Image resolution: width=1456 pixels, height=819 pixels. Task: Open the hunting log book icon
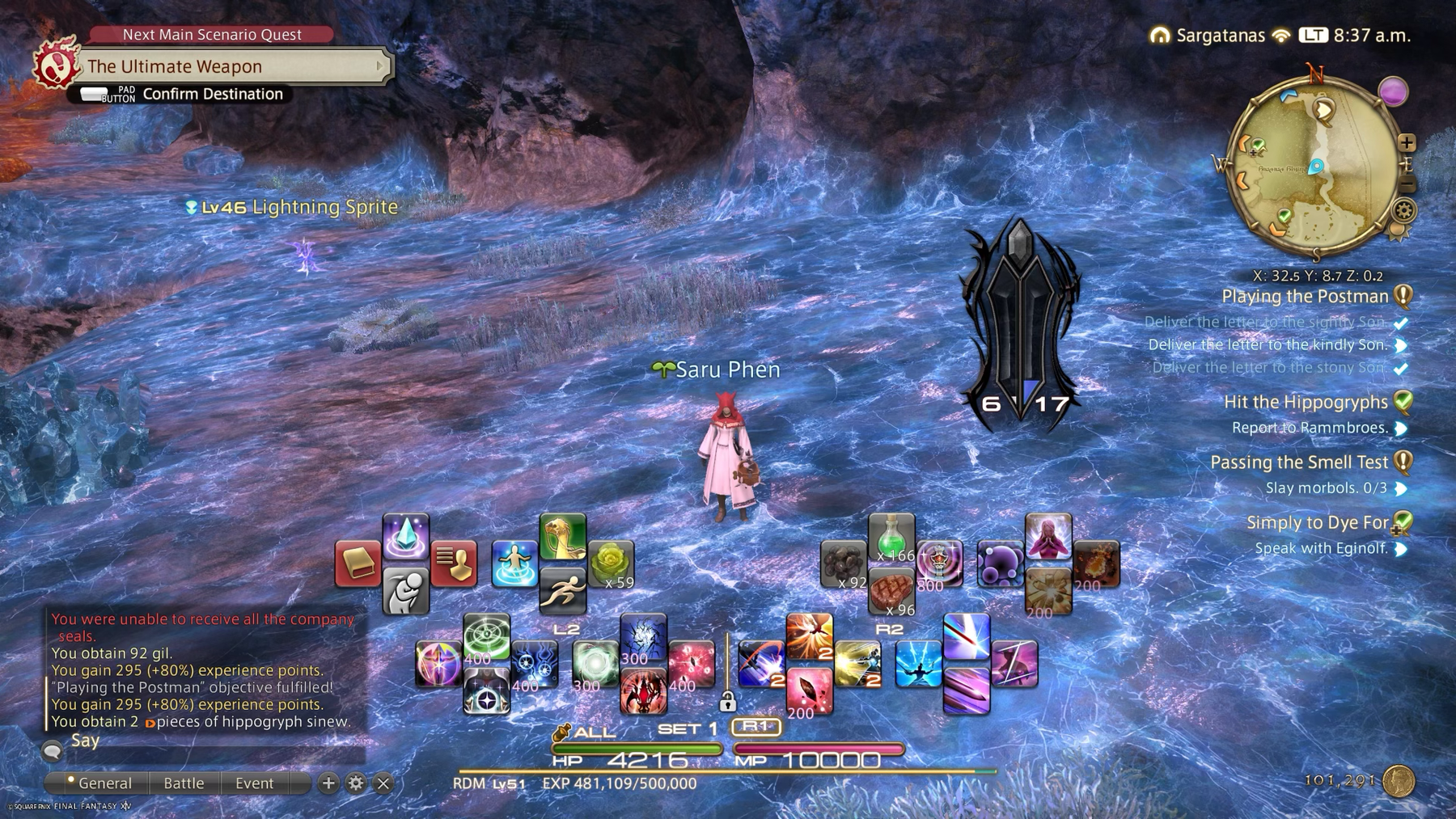pyautogui.click(x=356, y=564)
